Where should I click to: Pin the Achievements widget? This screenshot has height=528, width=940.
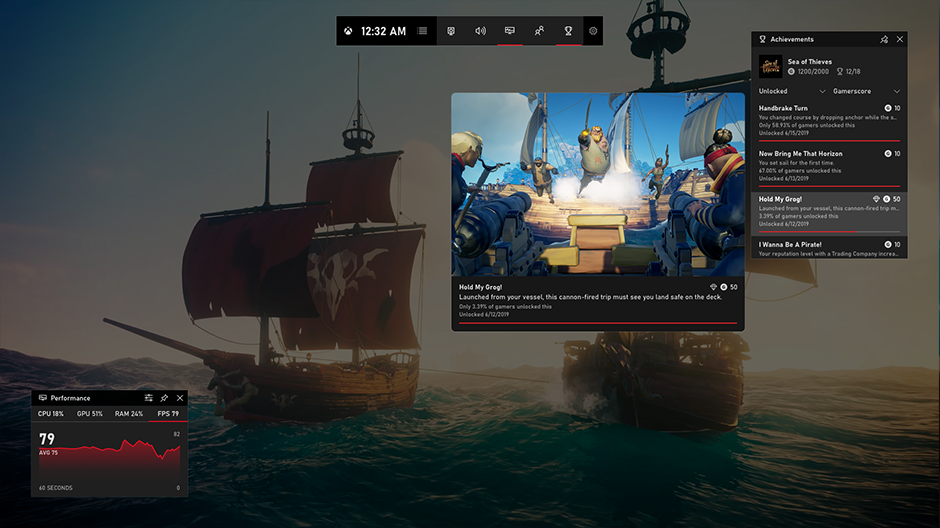883,39
